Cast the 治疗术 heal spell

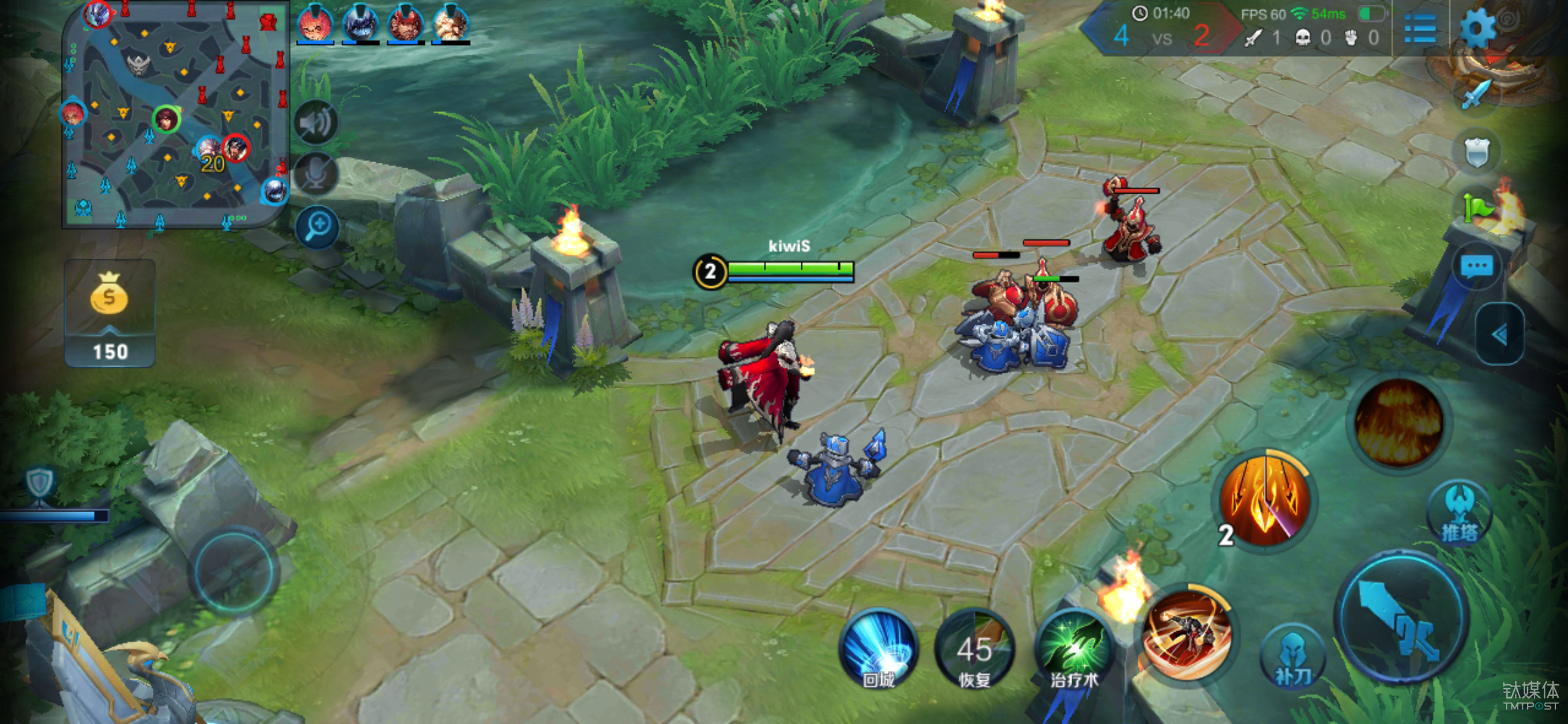1074,649
